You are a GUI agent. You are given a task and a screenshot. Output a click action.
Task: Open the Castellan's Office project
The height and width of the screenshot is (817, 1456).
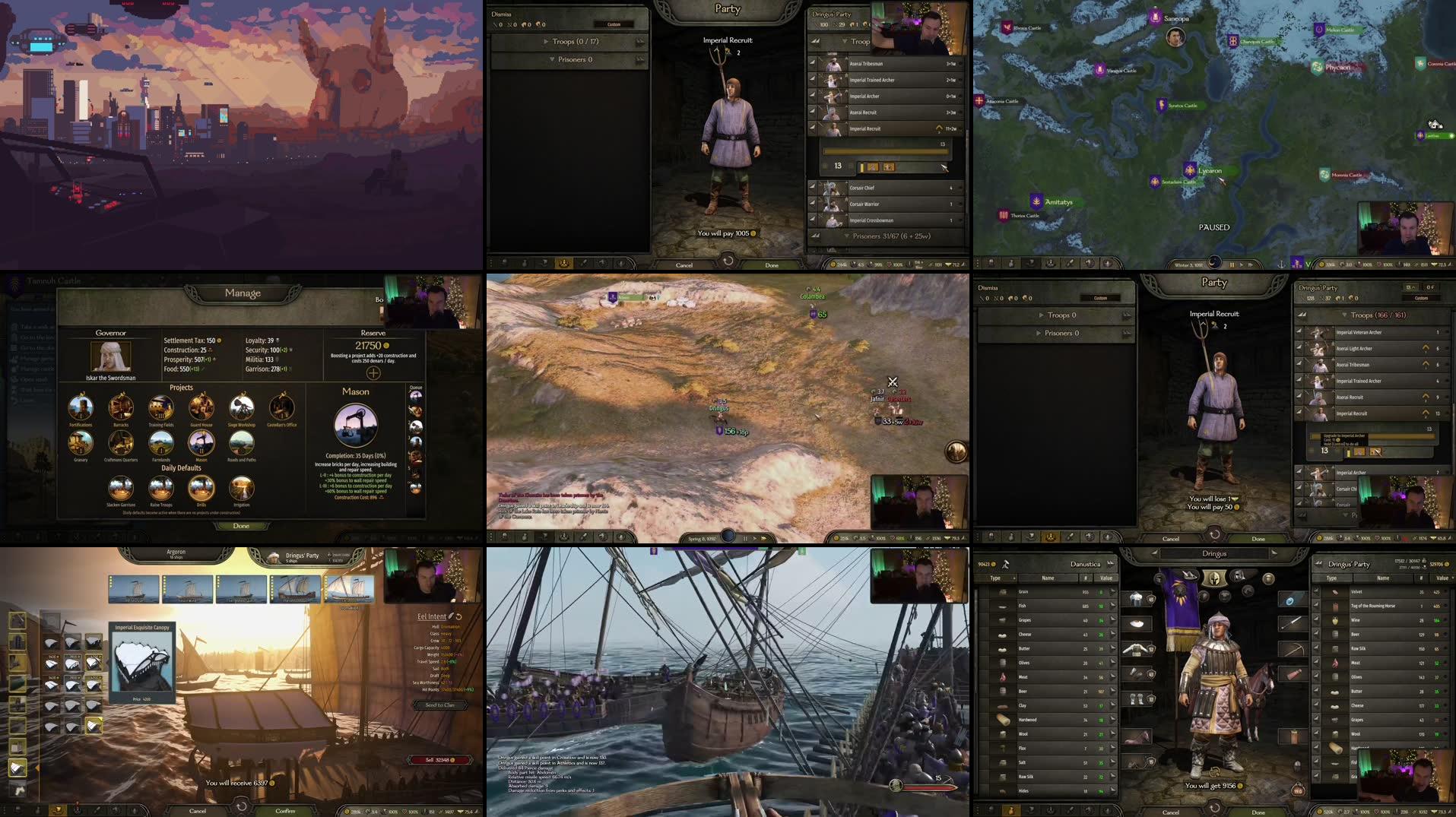(281, 408)
